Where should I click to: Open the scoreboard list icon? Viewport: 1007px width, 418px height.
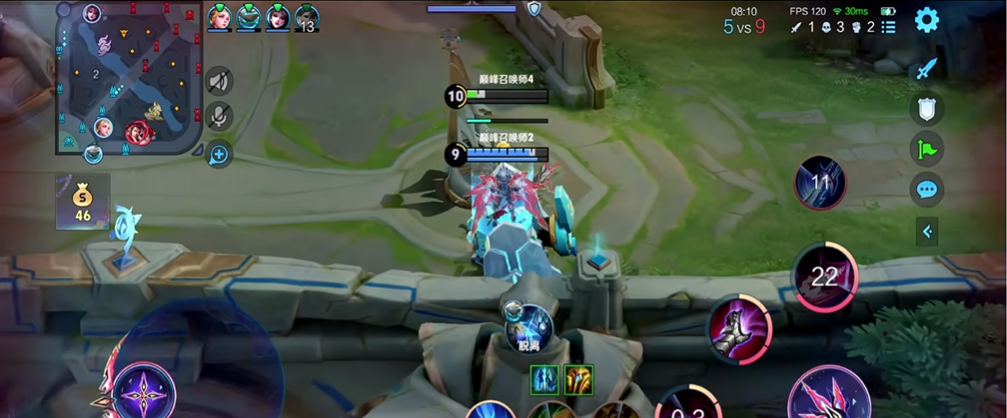coord(888,27)
